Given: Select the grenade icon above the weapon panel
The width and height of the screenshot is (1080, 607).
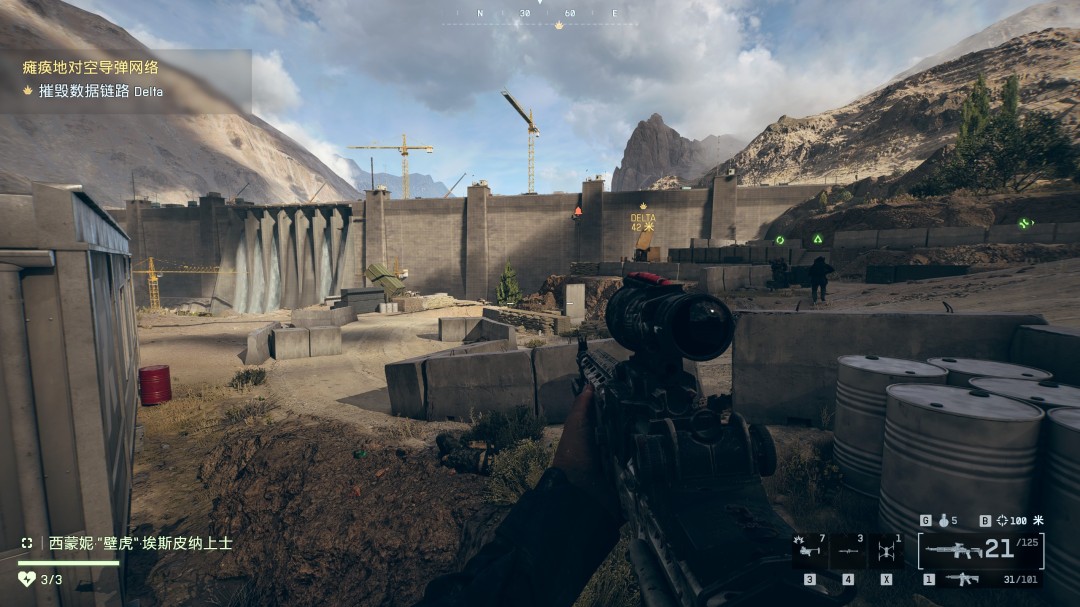Looking at the screenshot, I should (943, 520).
